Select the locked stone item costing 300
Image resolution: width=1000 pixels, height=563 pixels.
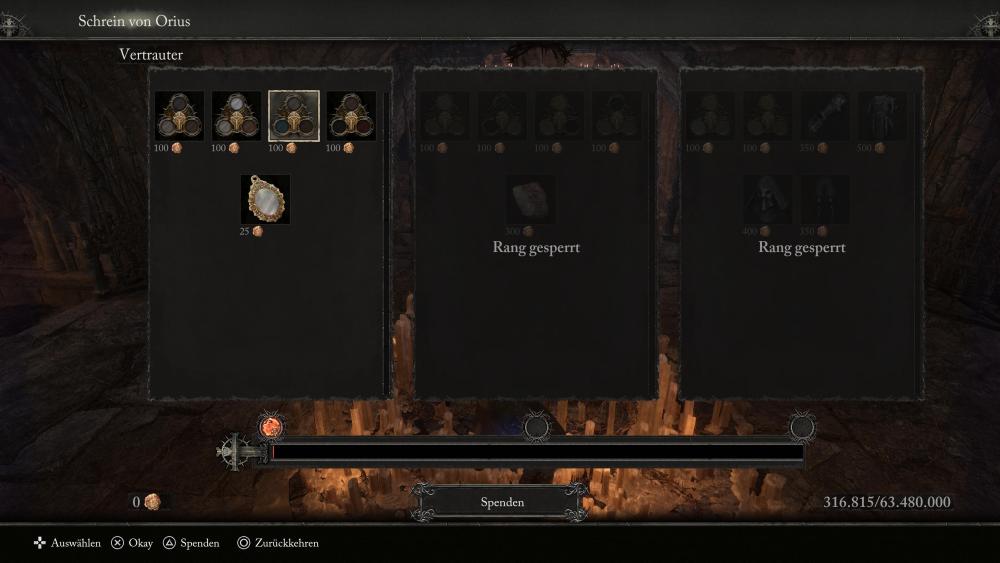[531, 199]
